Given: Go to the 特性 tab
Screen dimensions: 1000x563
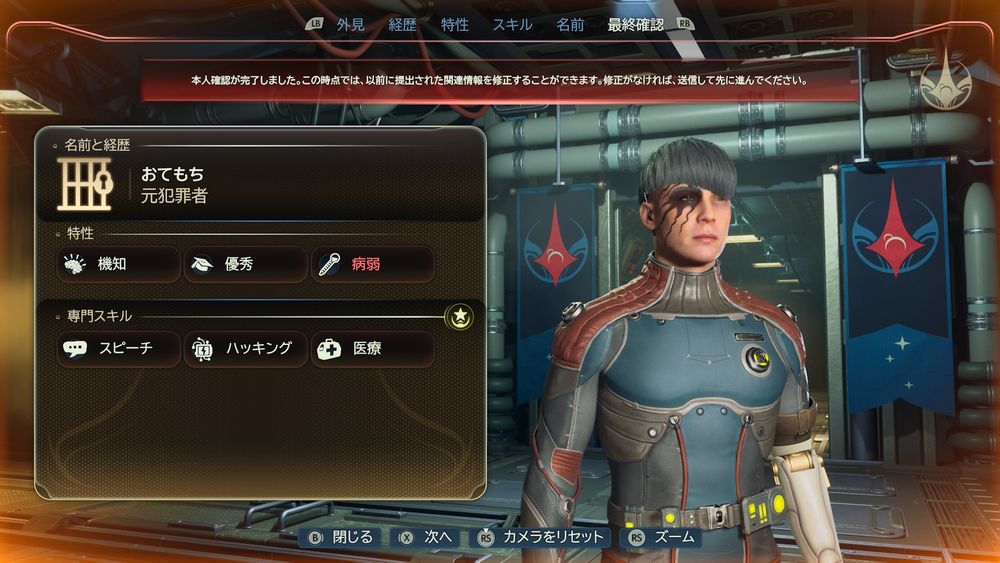Looking at the screenshot, I should (x=455, y=25).
